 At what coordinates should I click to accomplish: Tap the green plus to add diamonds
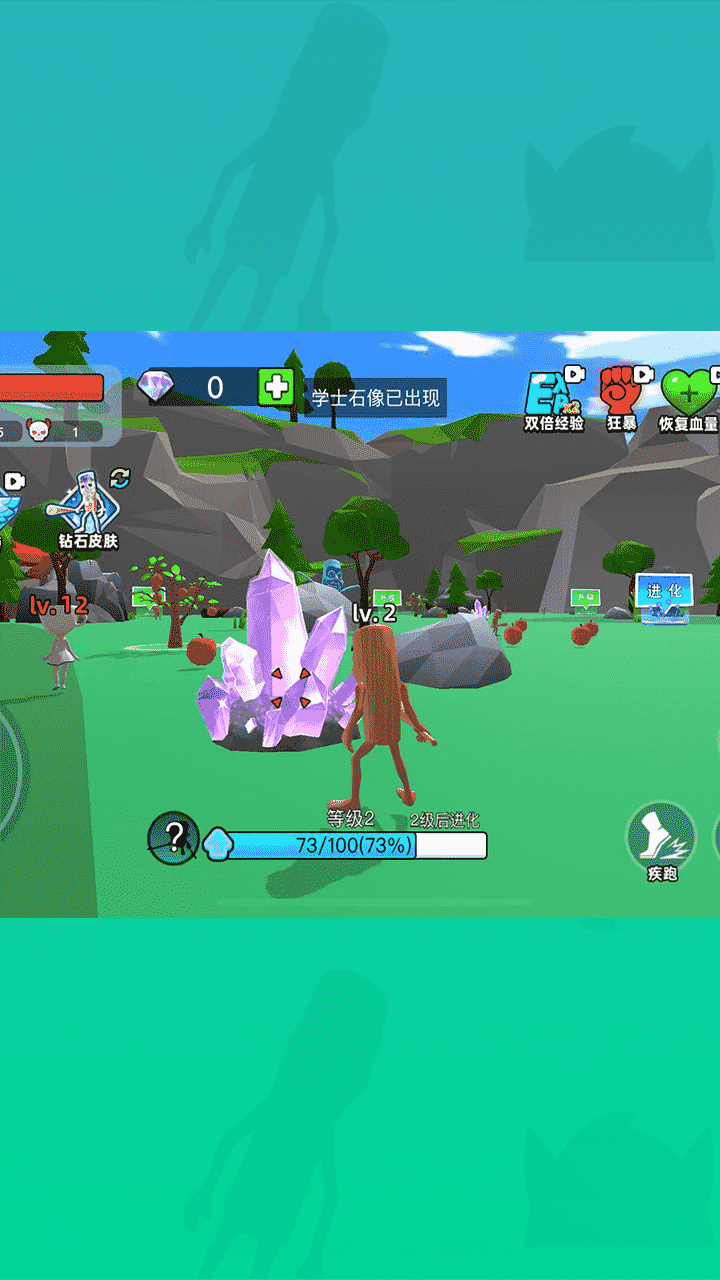click(x=275, y=386)
